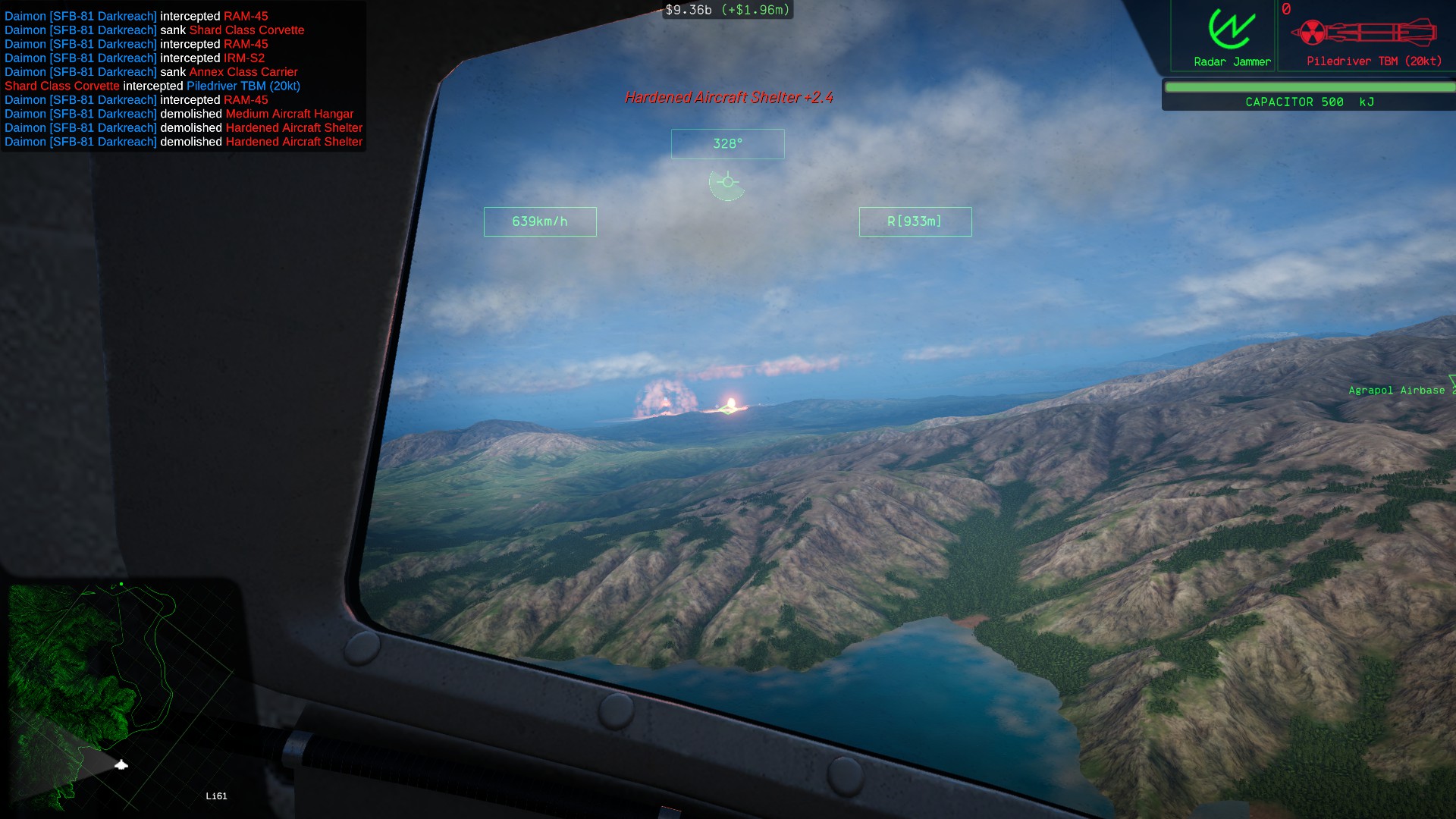Open the terrain minimap

click(121, 696)
